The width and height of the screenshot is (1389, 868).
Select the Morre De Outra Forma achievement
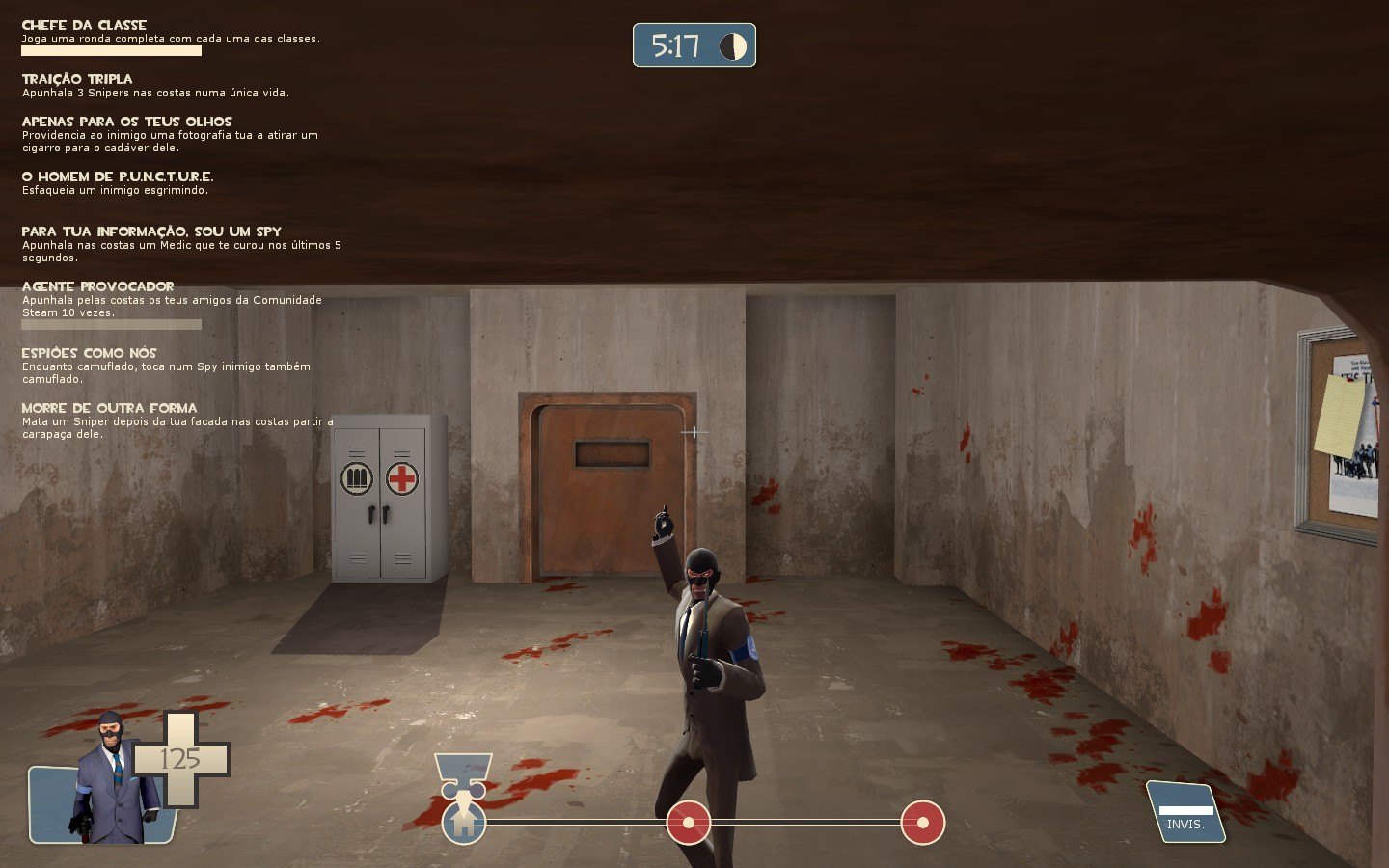click(109, 408)
